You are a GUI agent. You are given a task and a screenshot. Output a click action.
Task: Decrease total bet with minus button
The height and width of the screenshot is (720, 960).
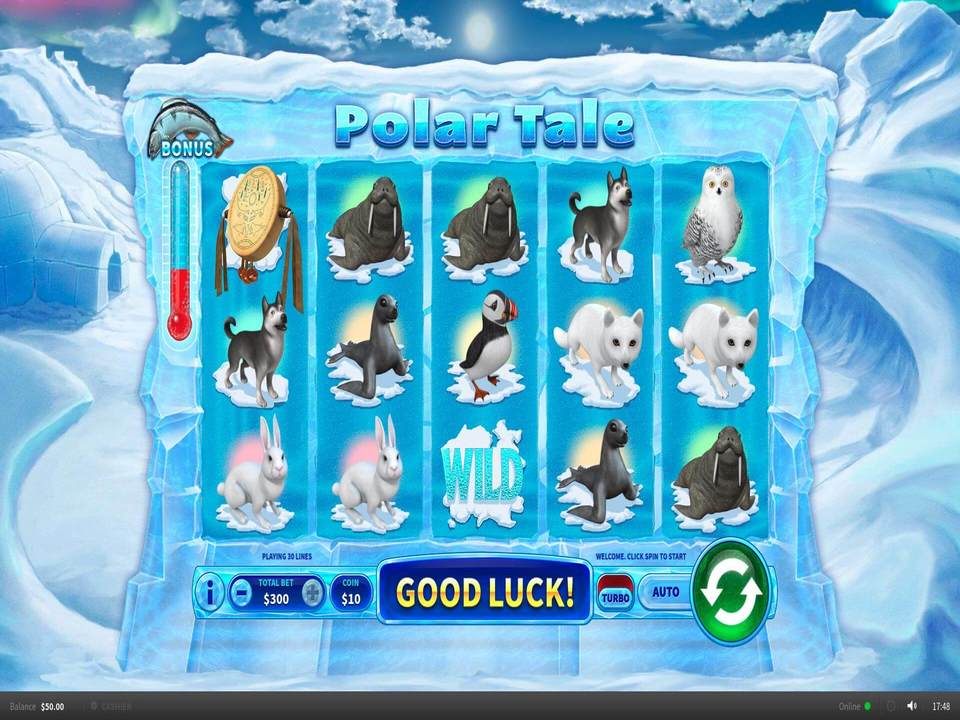pyautogui.click(x=241, y=593)
